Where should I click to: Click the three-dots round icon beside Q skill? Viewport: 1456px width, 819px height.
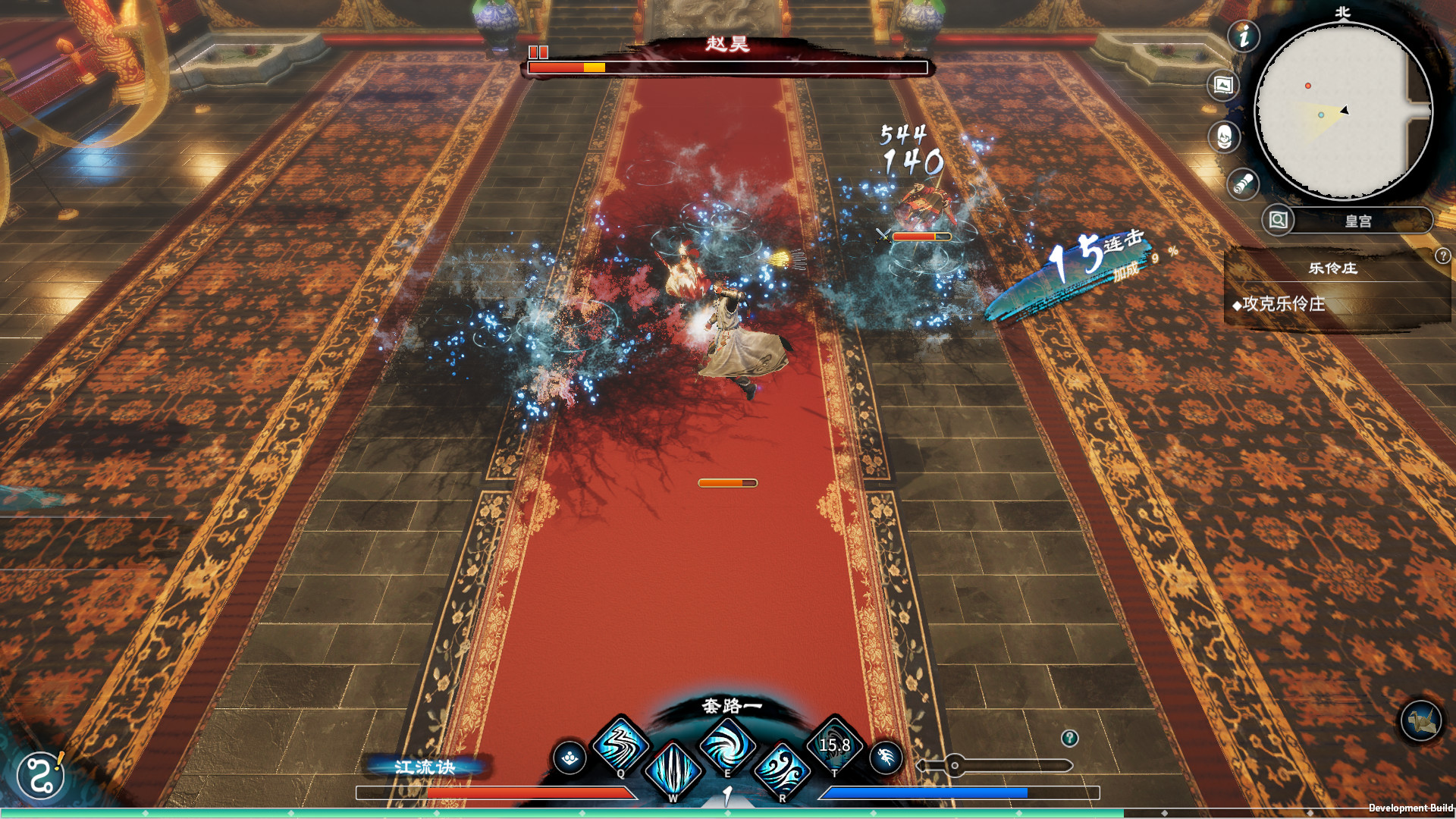point(570,758)
